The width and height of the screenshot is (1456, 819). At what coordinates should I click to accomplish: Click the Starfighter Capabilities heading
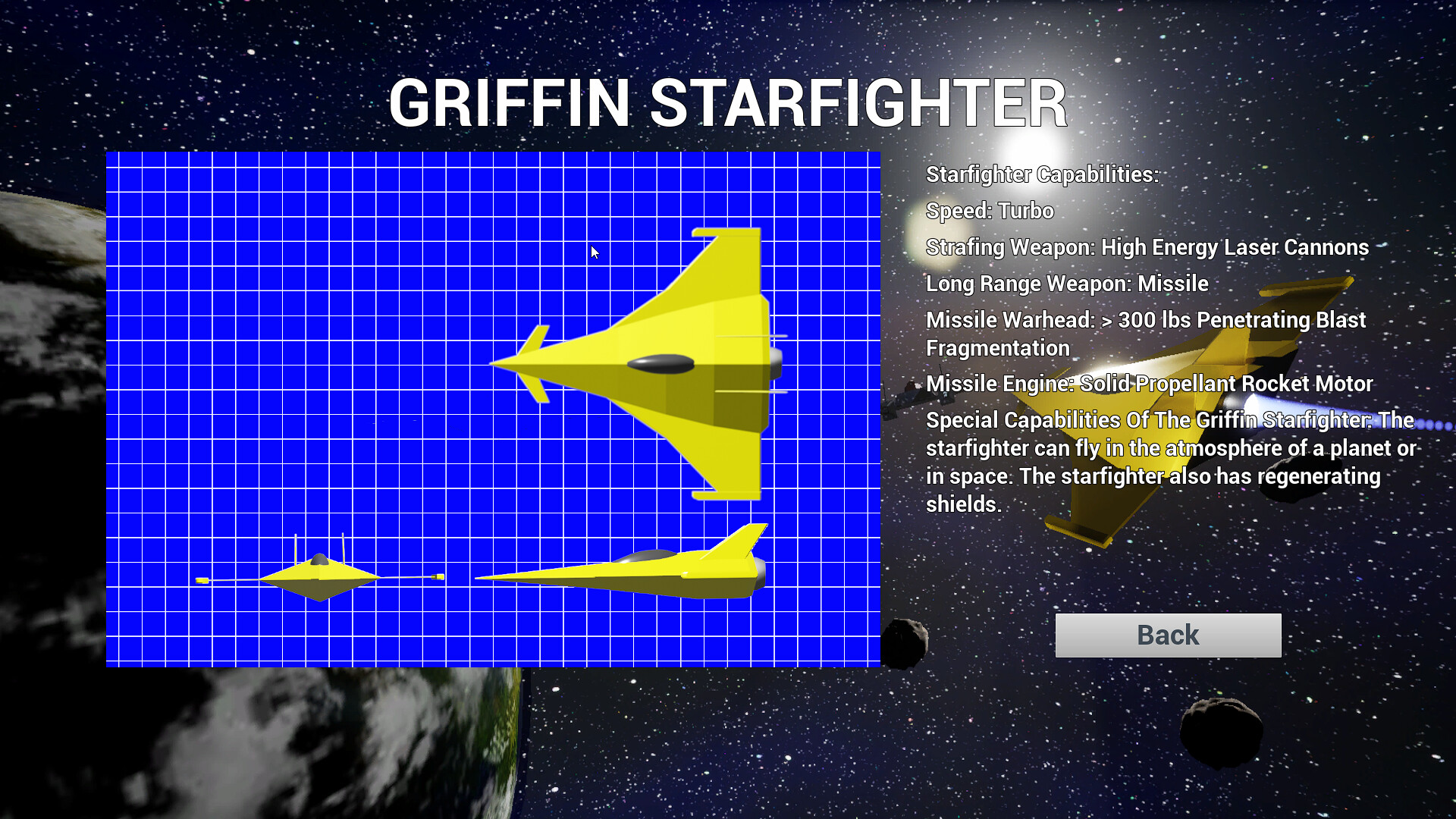[1042, 174]
